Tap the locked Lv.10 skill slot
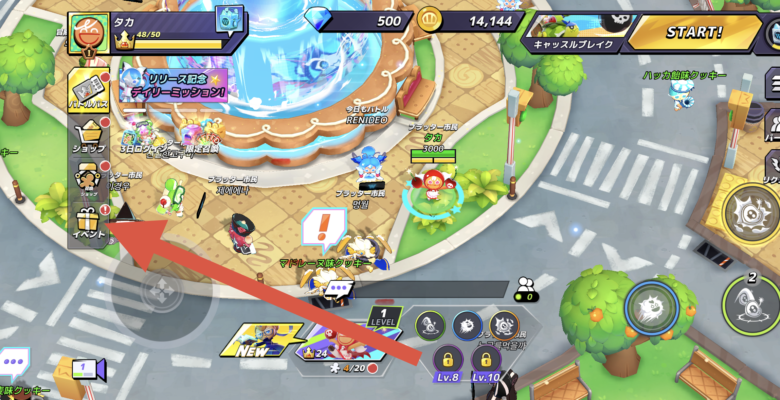This screenshot has height=400, width=780. pyautogui.click(x=486, y=363)
